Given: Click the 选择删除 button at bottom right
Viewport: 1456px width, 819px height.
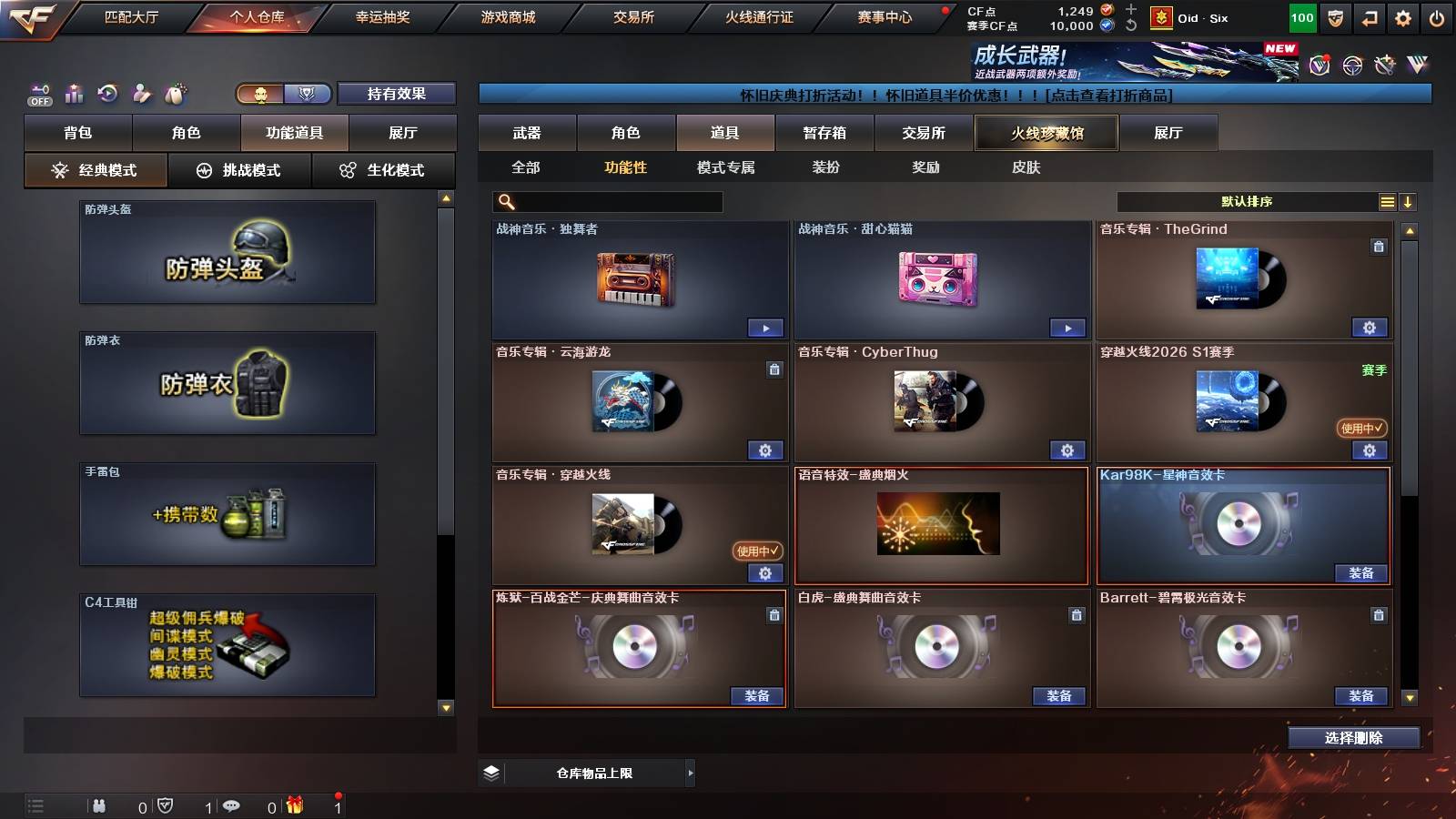Looking at the screenshot, I should click(1354, 738).
